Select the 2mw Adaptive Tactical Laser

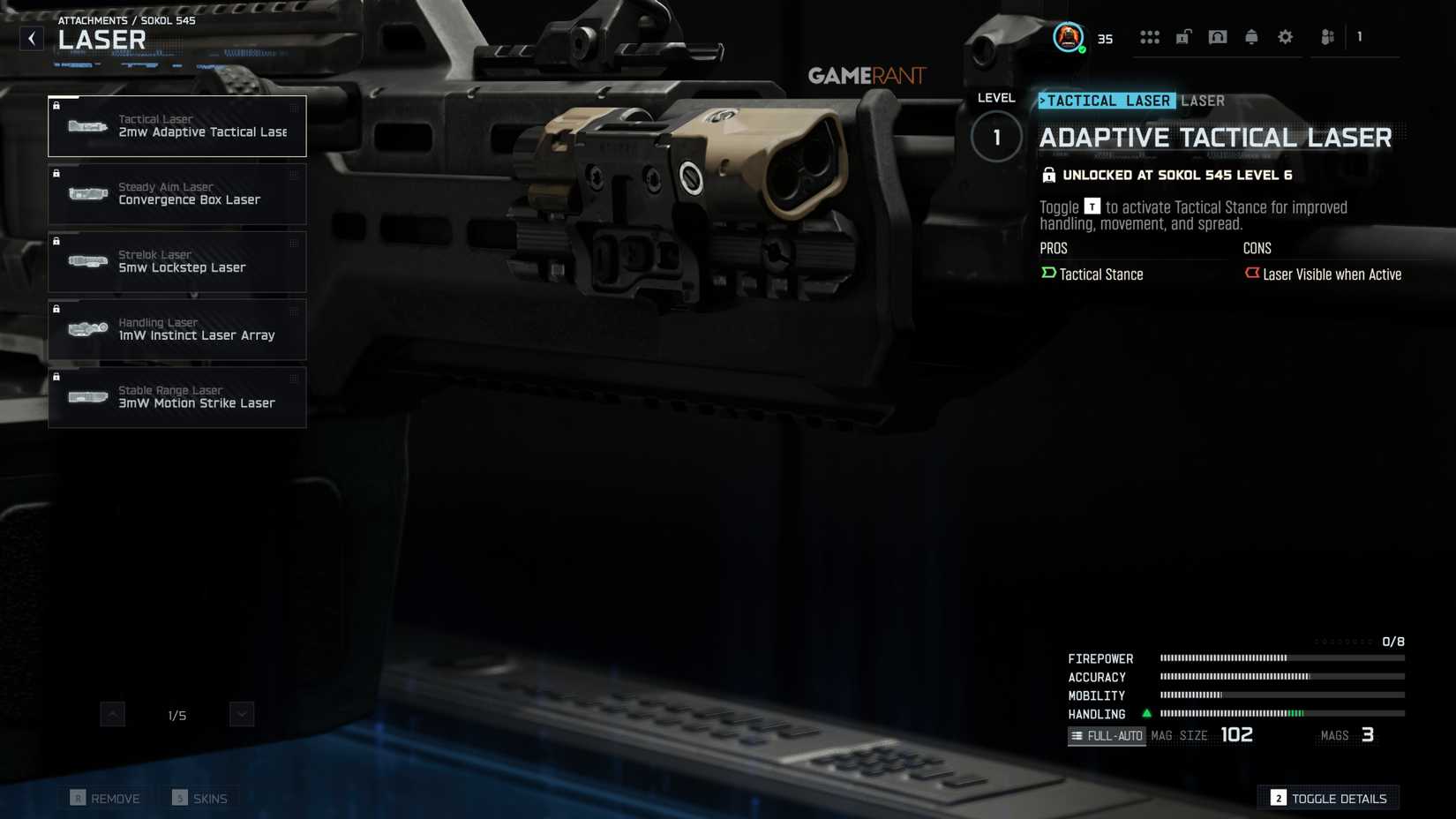coord(176,125)
